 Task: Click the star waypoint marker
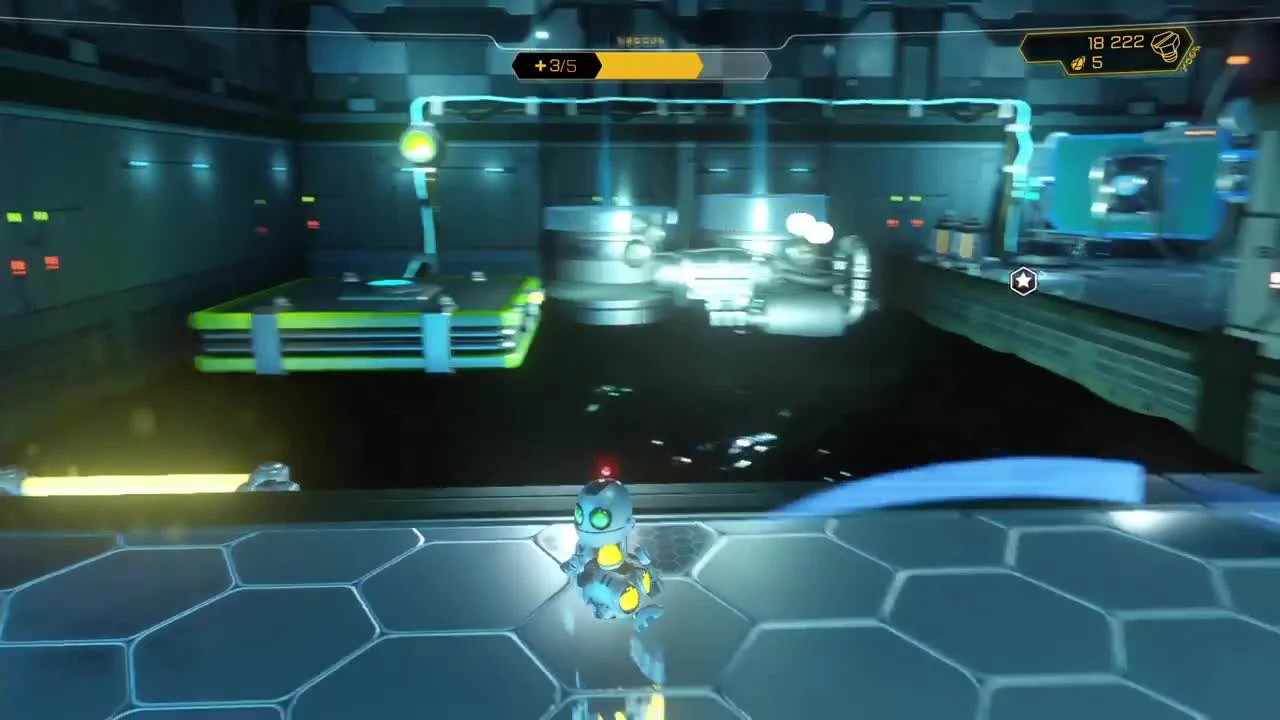coord(1023,282)
